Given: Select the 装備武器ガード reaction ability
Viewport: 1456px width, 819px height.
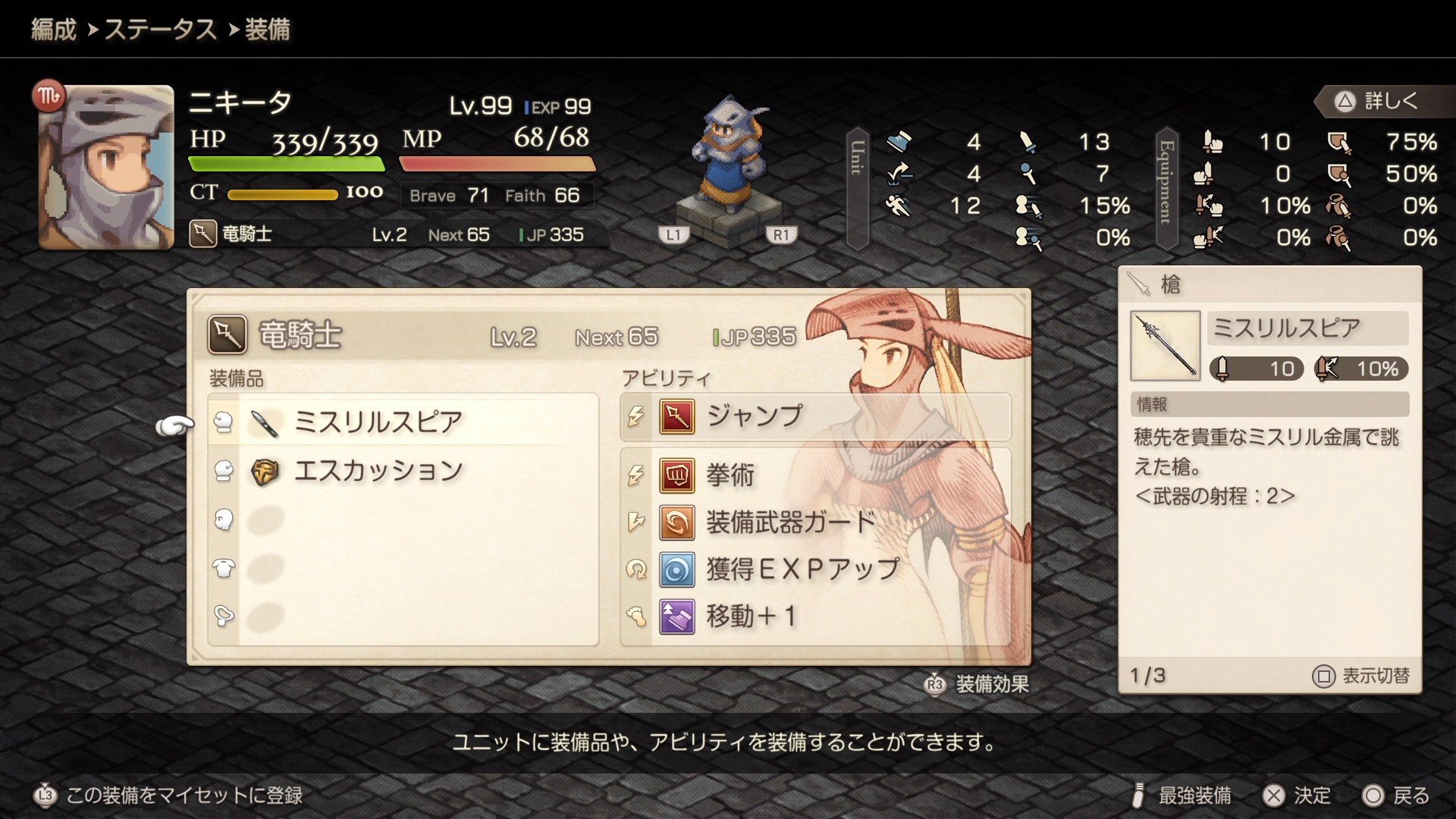Looking at the screenshot, I should (x=790, y=522).
